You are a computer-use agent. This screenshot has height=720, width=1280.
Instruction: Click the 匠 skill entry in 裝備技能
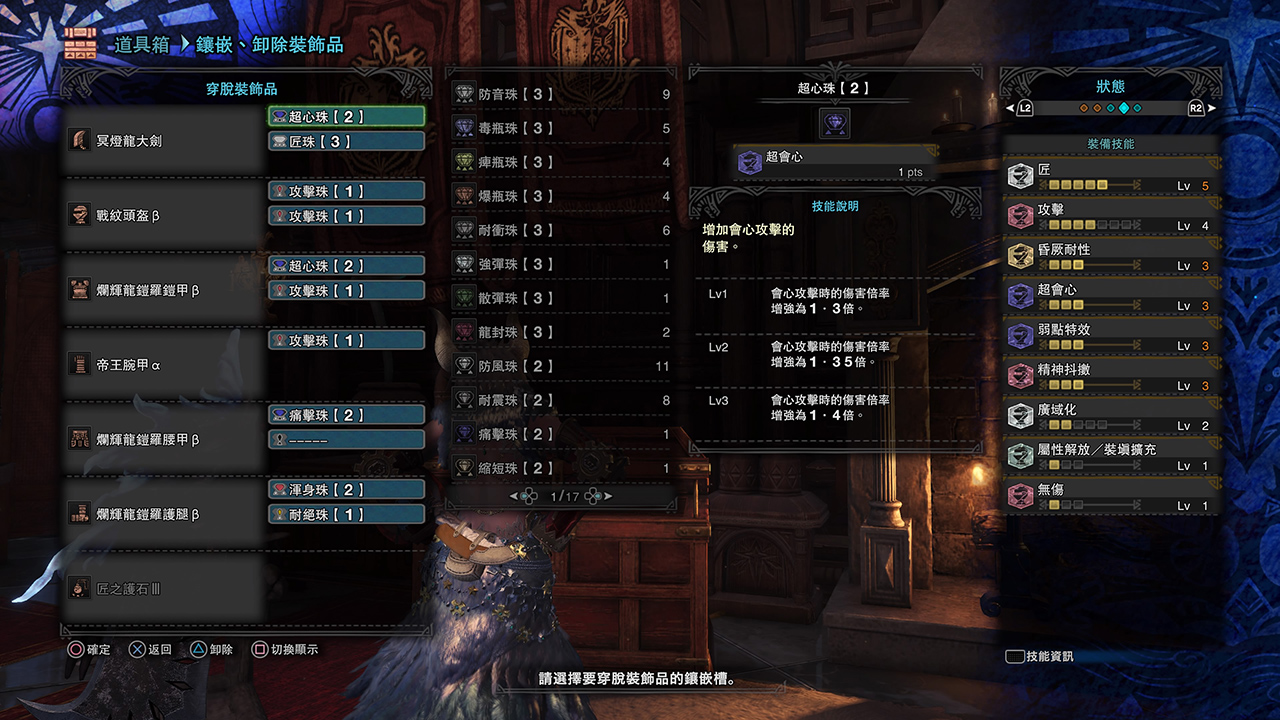[x=1112, y=177]
